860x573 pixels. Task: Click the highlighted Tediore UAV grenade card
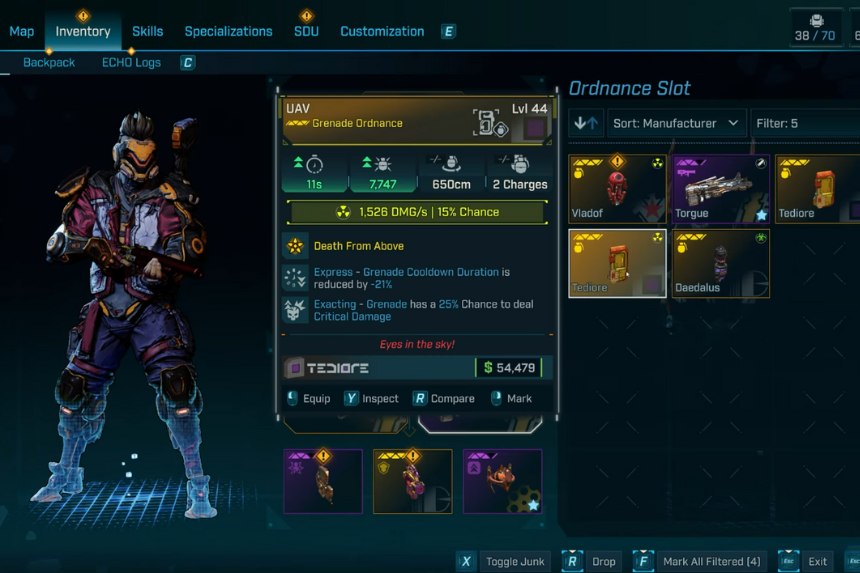[617, 264]
